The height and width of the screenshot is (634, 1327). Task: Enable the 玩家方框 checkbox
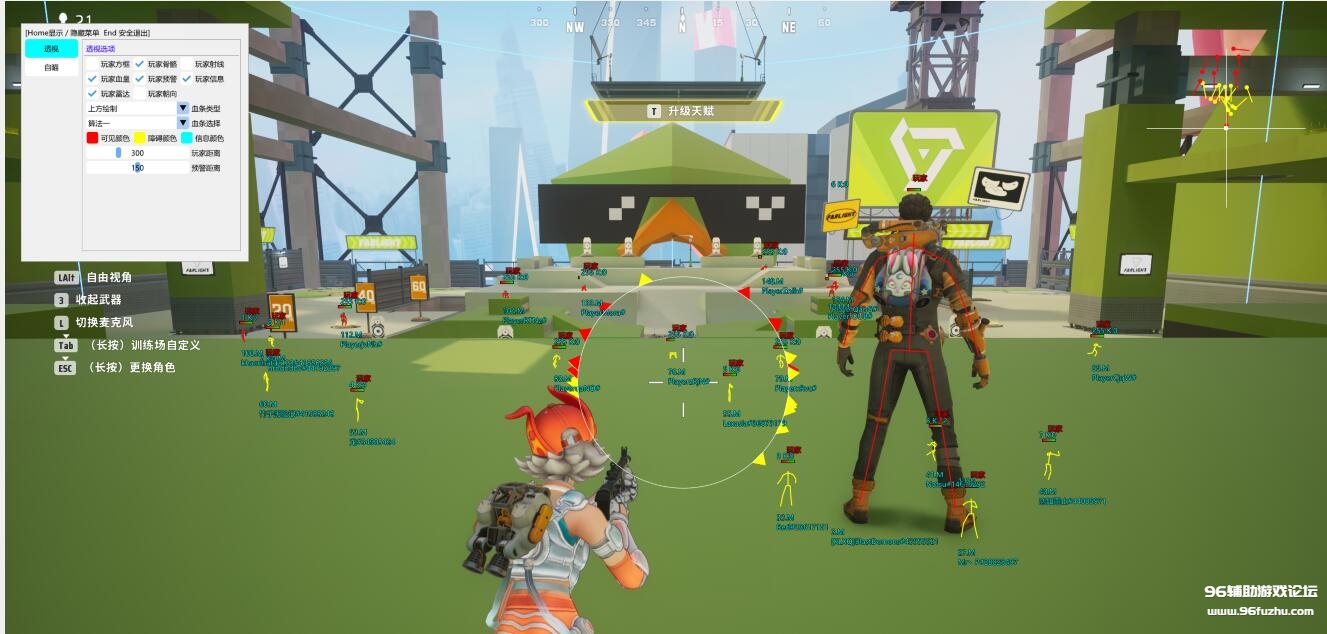click(92, 64)
